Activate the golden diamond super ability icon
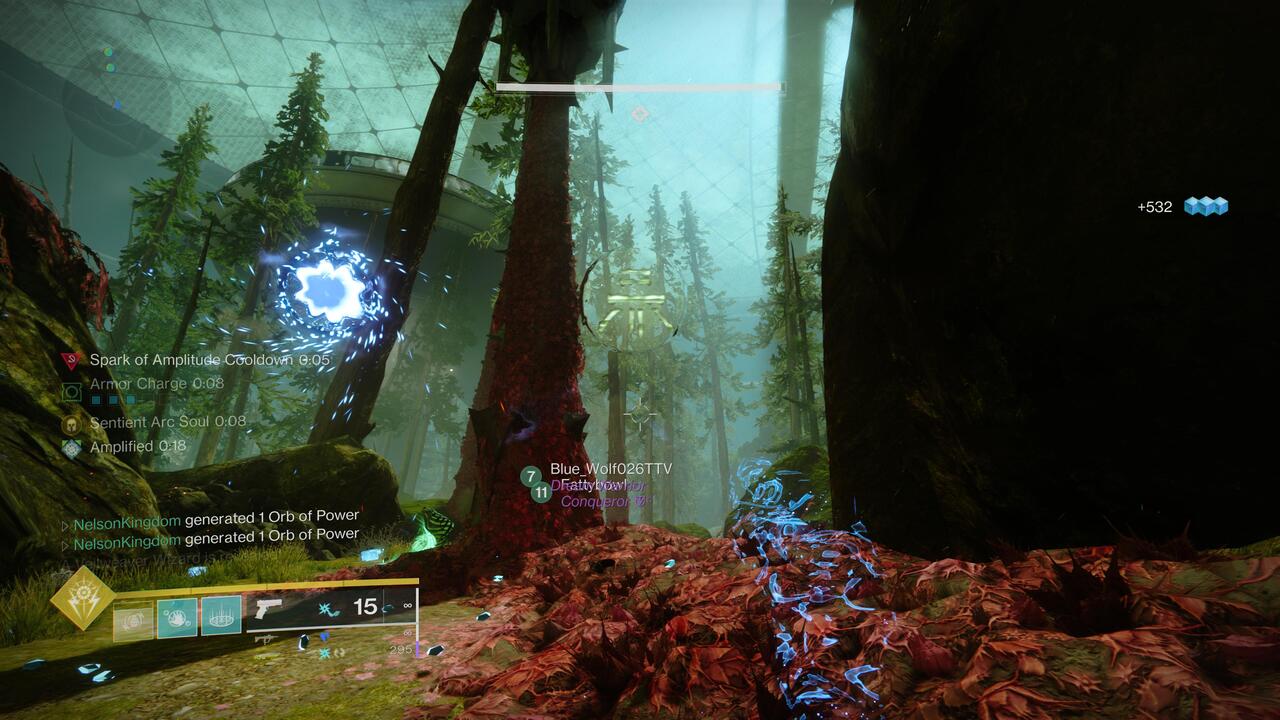This screenshot has height=720, width=1280. (x=84, y=598)
